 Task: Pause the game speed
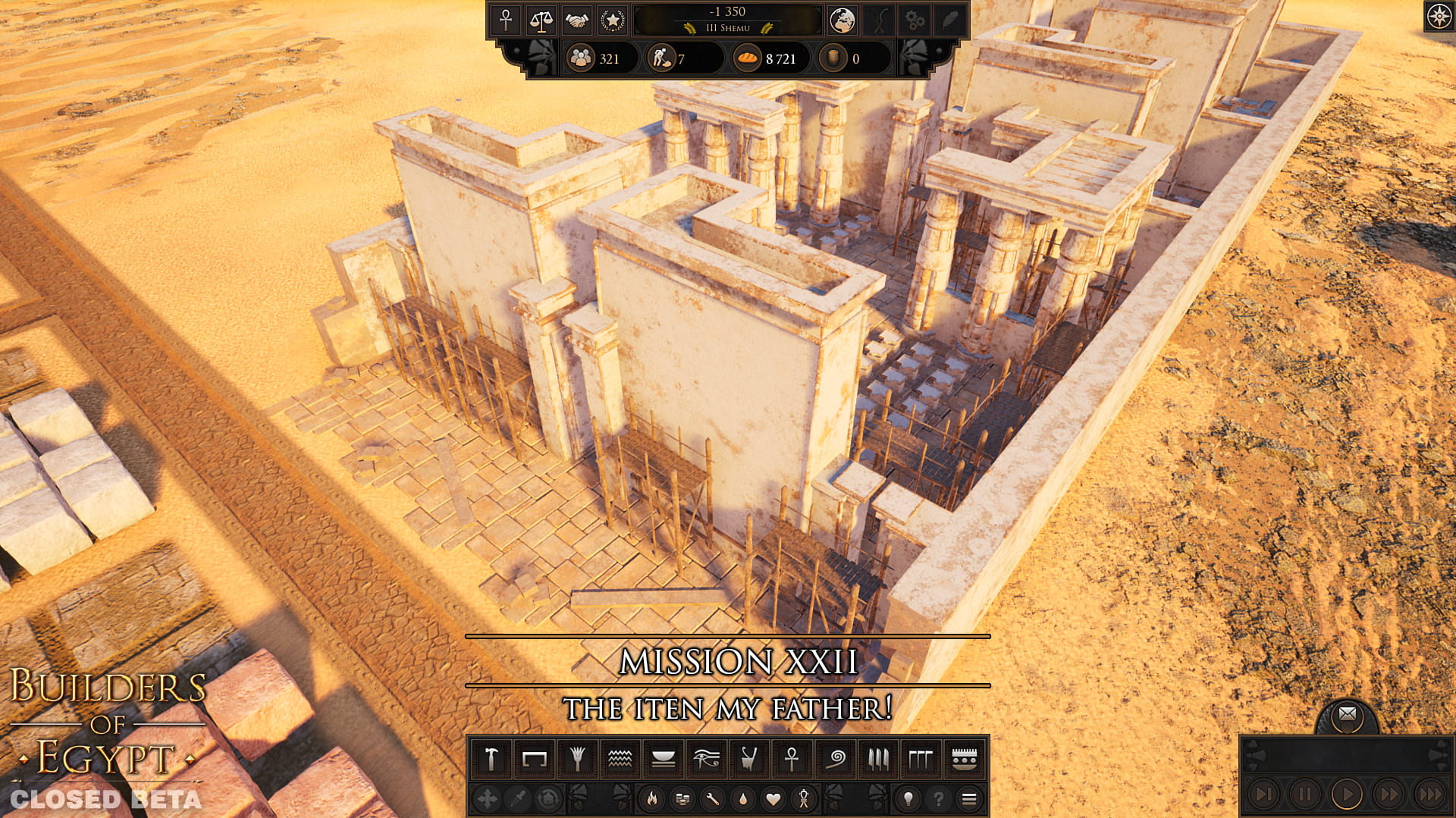click(x=1305, y=794)
